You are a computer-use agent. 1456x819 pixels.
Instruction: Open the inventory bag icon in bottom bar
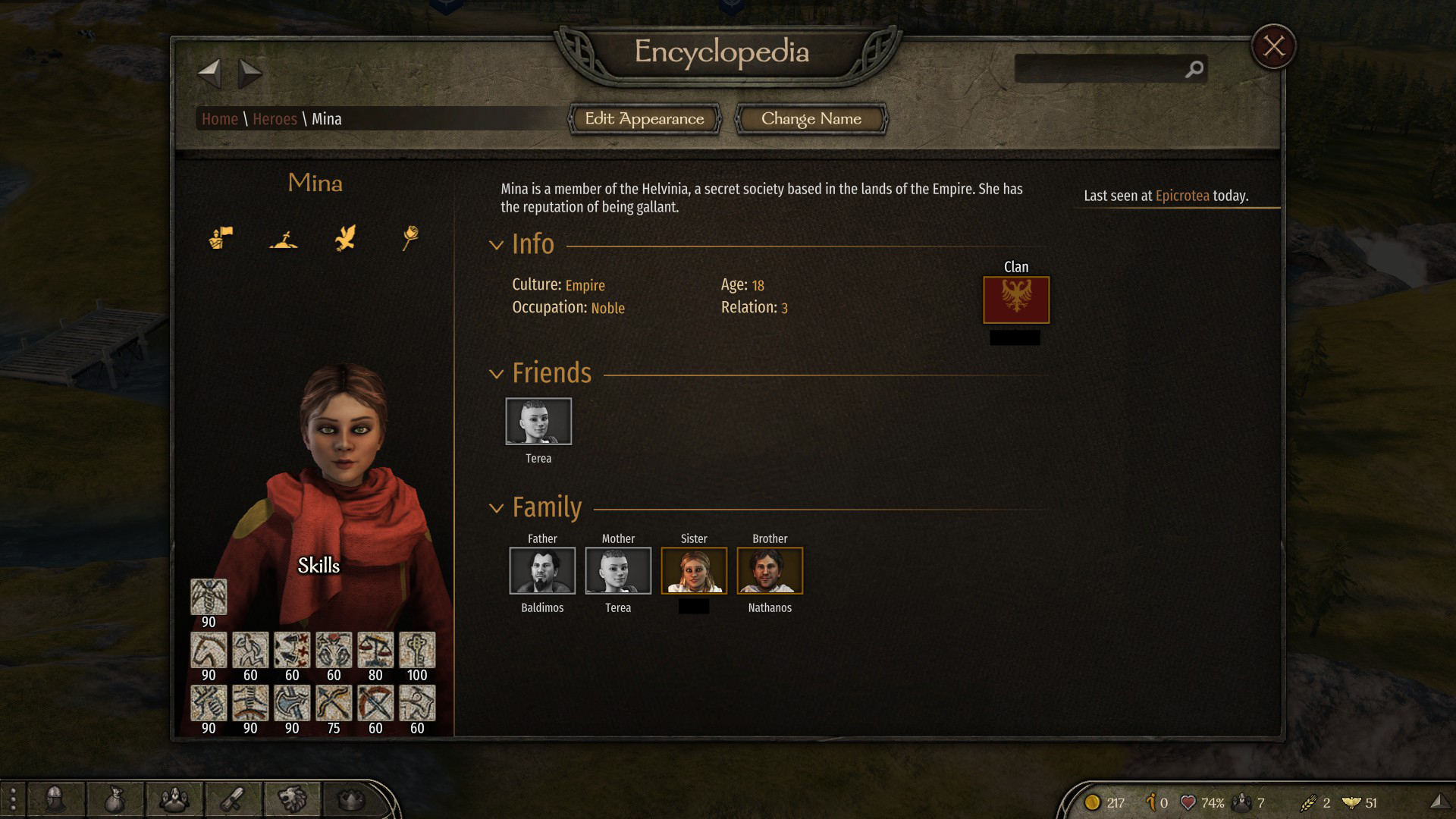[115, 800]
